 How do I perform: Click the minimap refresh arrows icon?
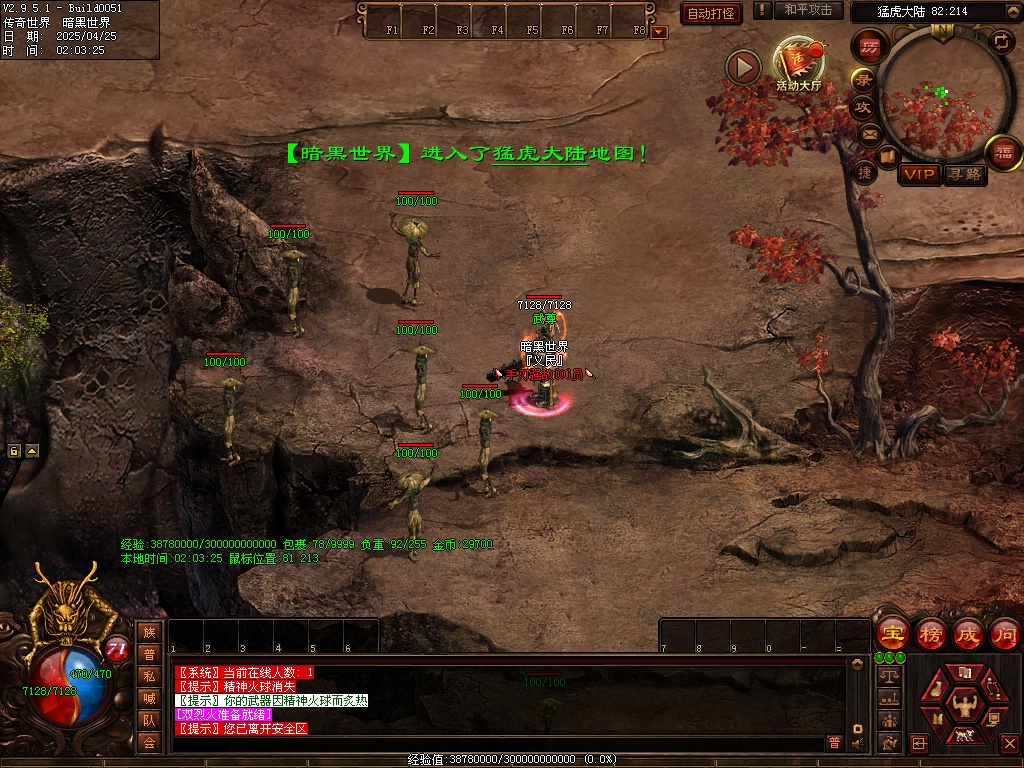click(1001, 41)
